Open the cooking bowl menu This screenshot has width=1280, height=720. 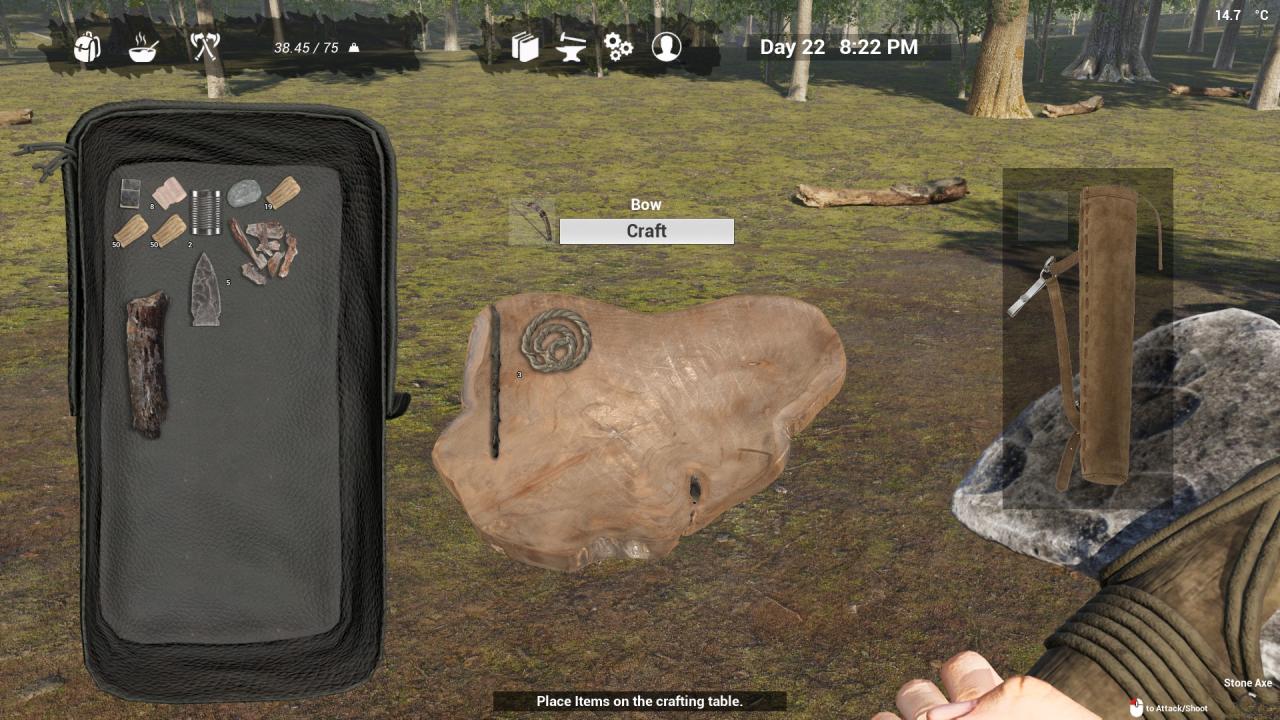click(143, 47)
